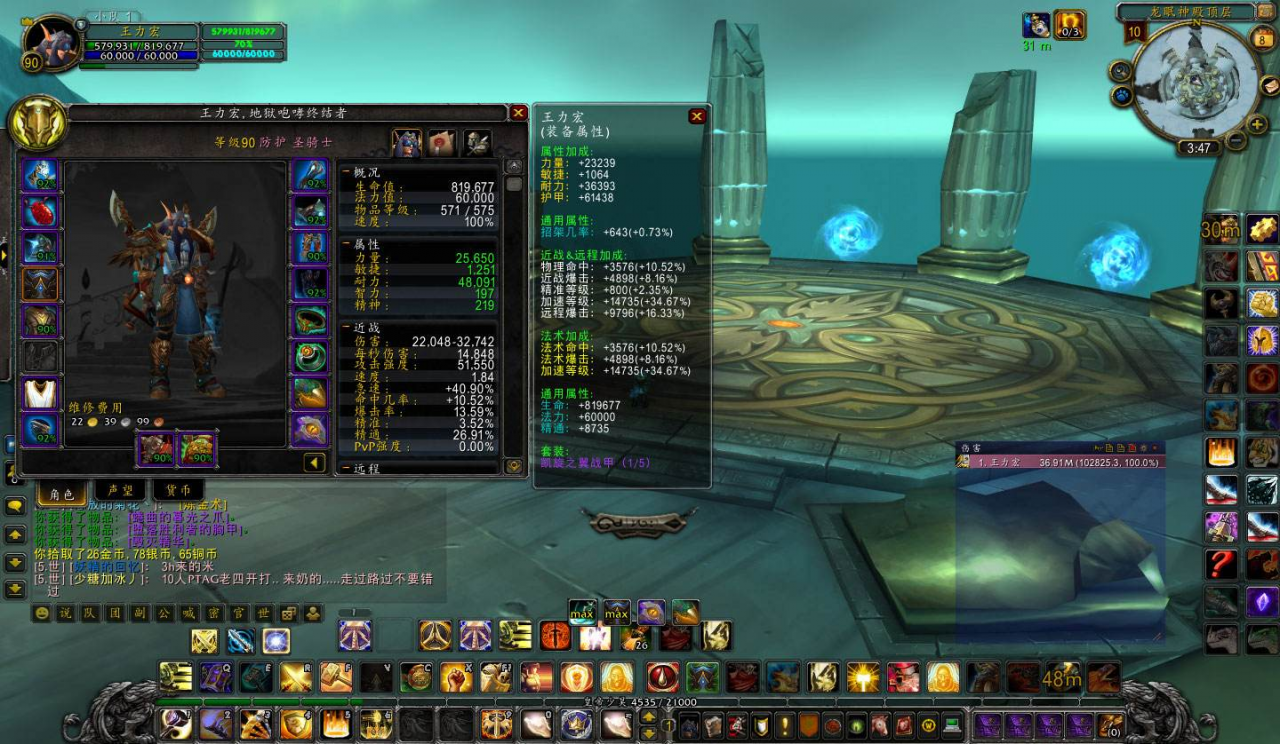Select the red gem neck slot

click(x=41, y=212)
